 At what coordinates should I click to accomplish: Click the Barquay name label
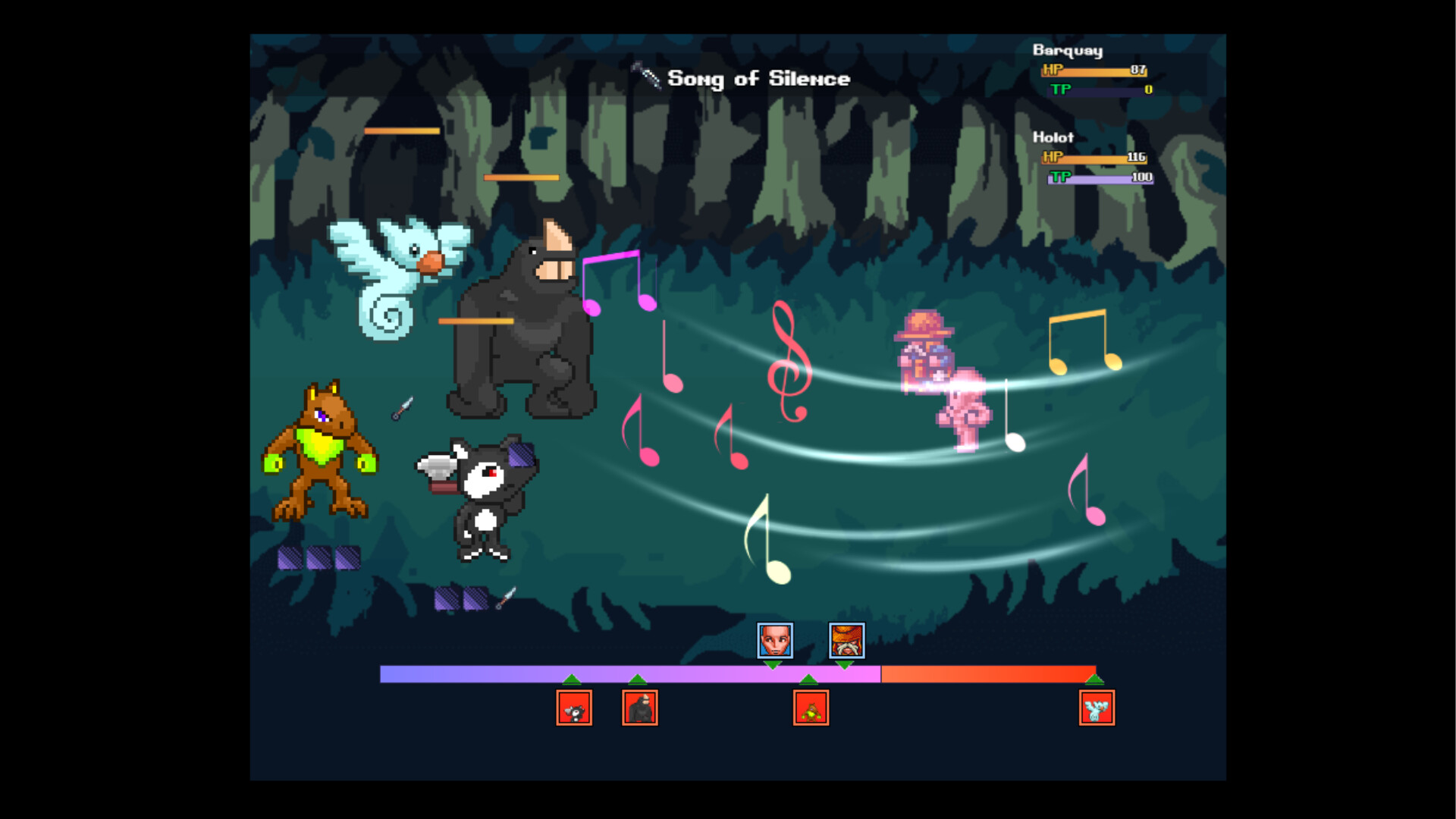tap(1067, 51)
